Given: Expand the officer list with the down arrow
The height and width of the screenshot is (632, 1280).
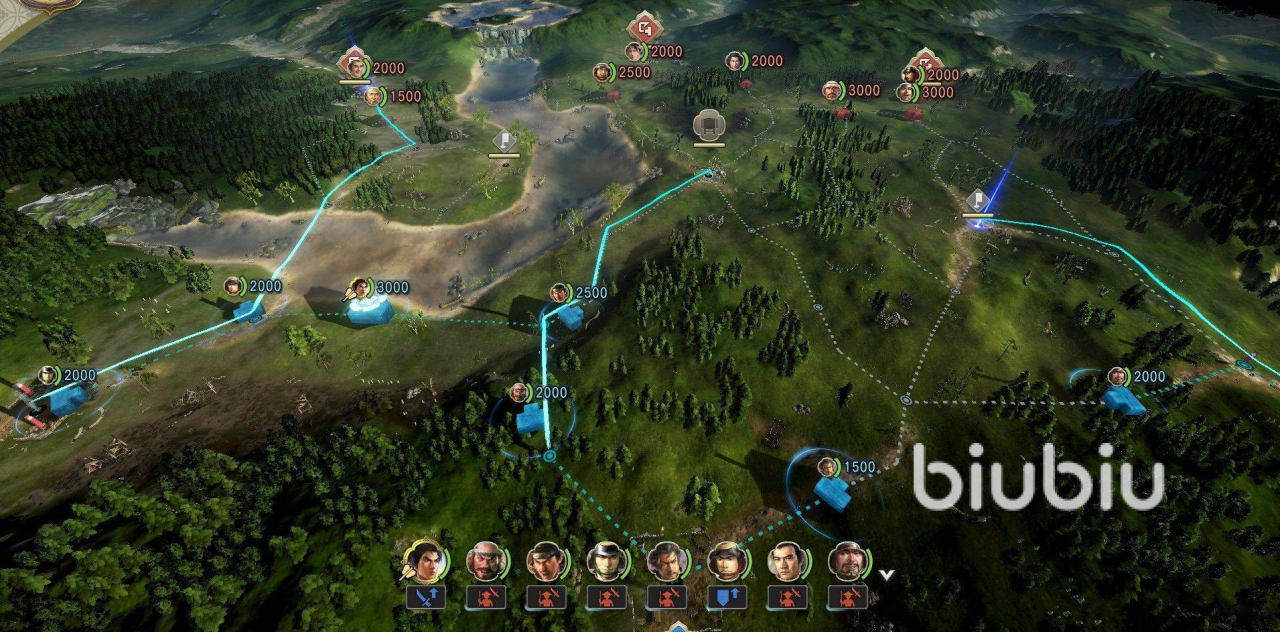Looking at the screenshot, I should (885, 575).
